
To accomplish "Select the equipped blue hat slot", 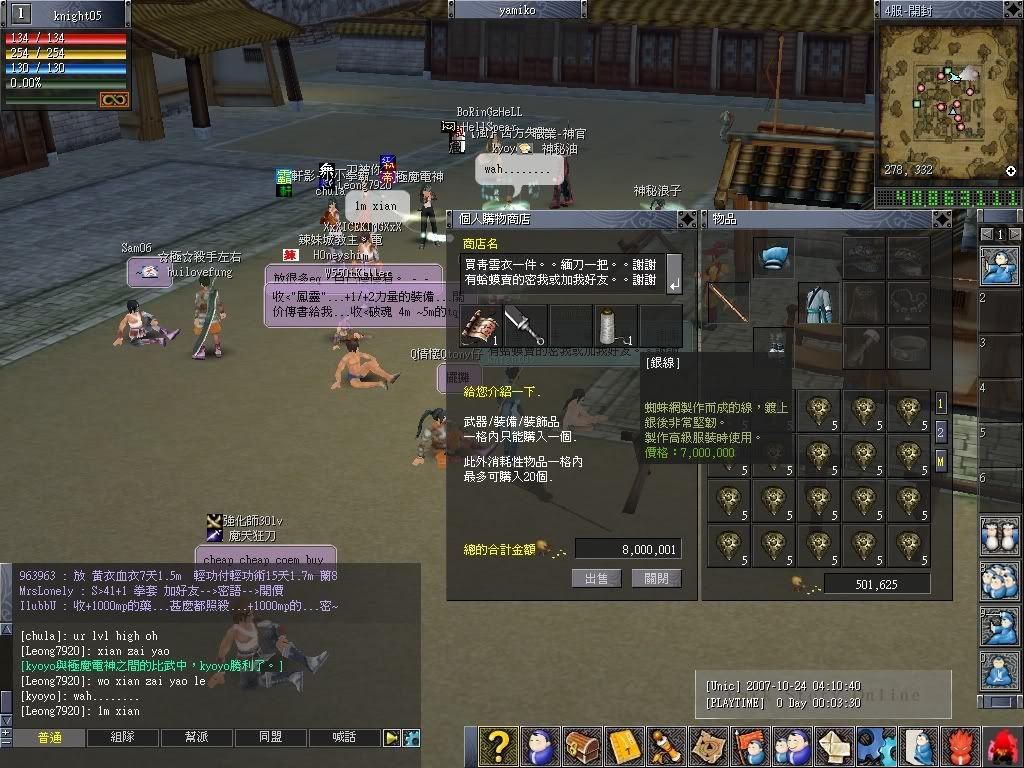I will click(773, 258).
